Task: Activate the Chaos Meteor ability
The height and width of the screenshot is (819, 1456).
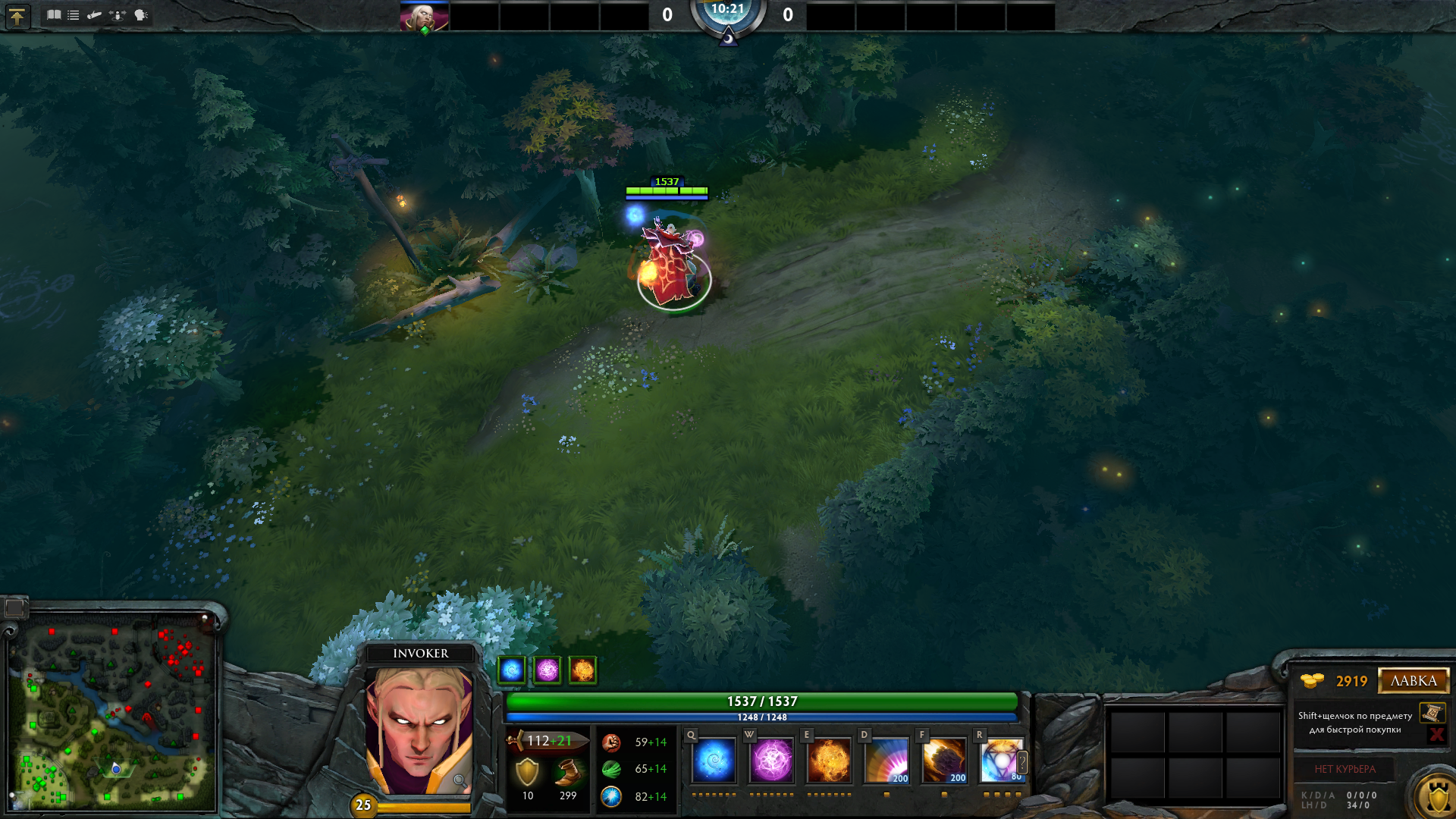Action: coord(944,760)
